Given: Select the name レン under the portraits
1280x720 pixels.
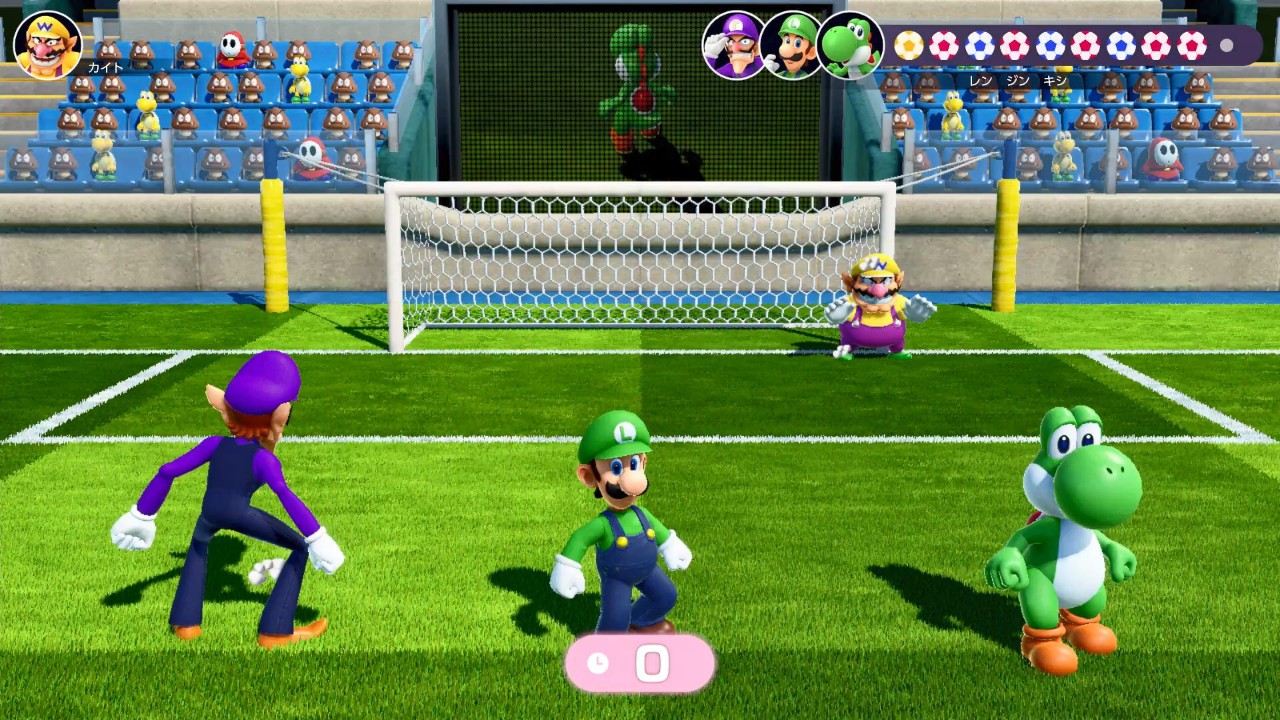Looking at the screenshot, I should (x=981, y=79).
